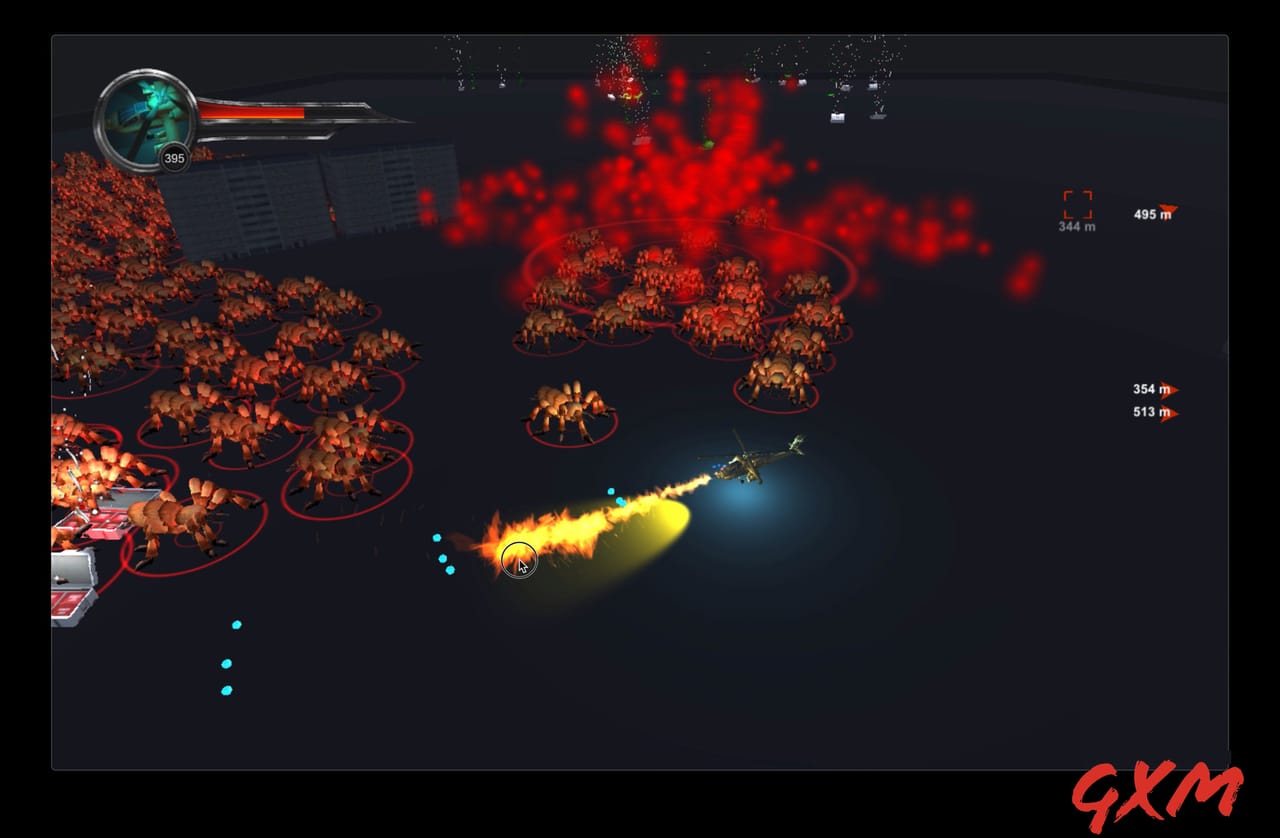Click the helicopter's blue searchlight beam
1280x838 pixels.
click(740, 505)
